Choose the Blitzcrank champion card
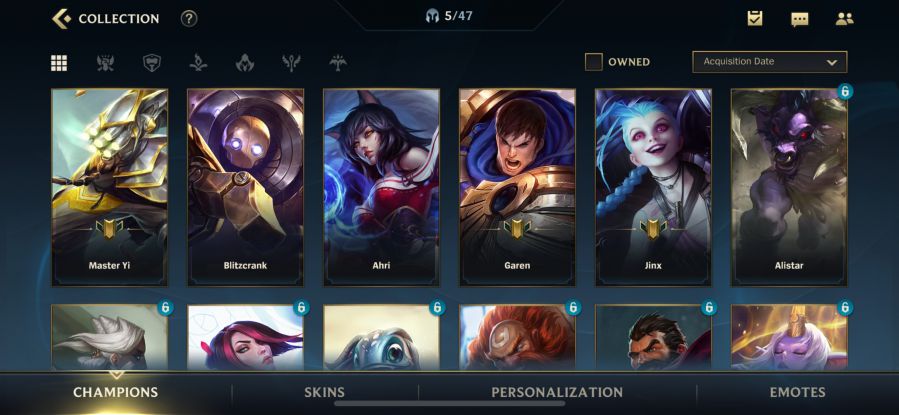Viewport: 899px width, 415px height. (245, 187)
